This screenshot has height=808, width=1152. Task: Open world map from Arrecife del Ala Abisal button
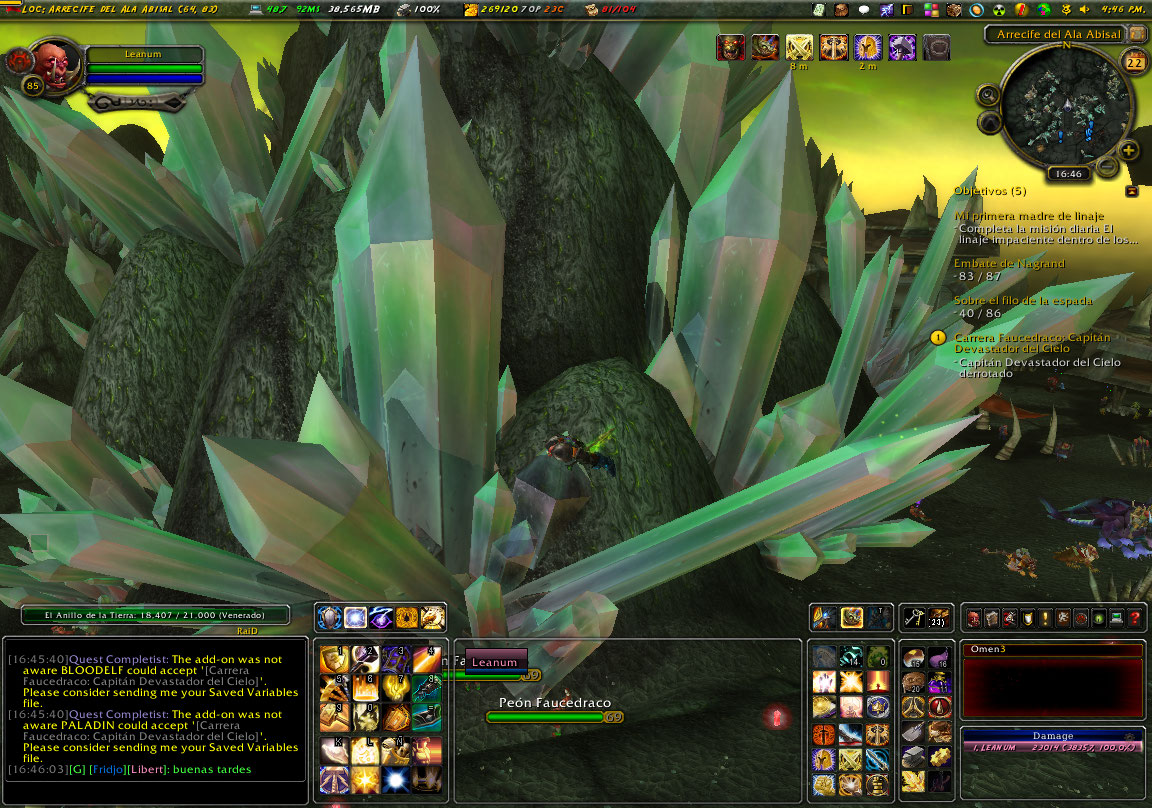[1138, 34]
